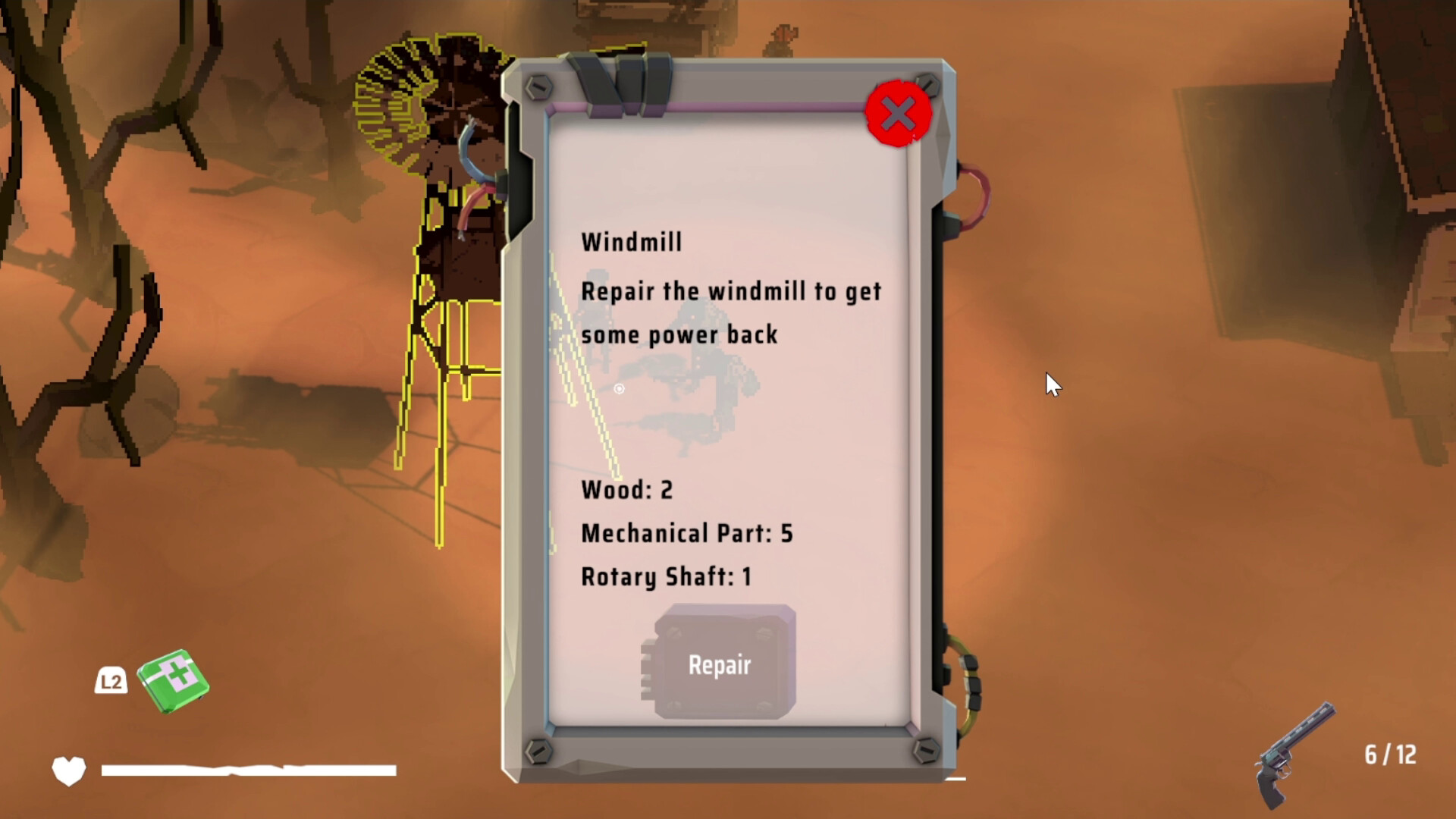The image size is (1456, 819).
Task: Click the heart icon beside the health bar
Action: [x=67, y=770]
